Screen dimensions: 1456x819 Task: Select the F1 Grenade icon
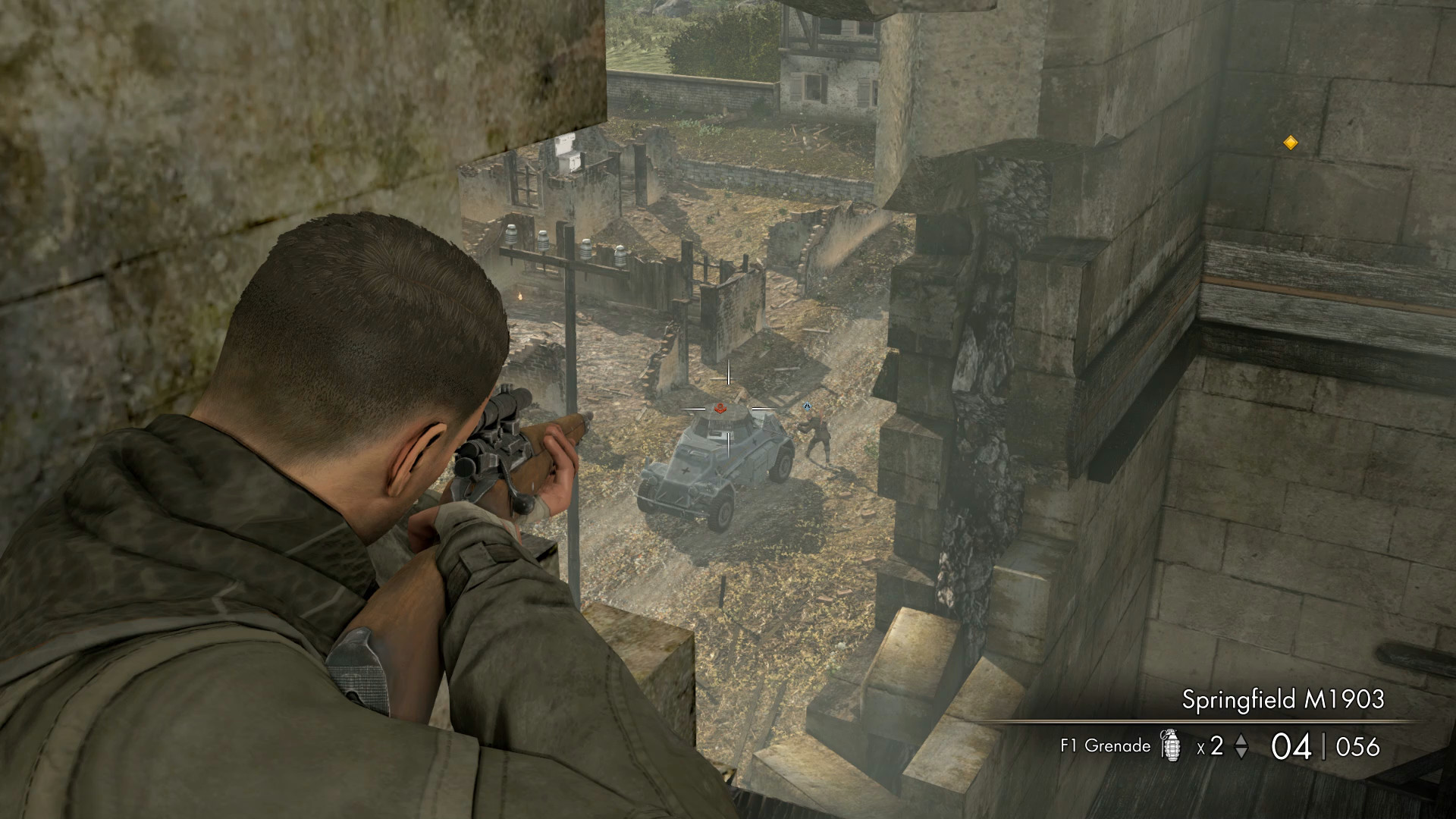click(1172, 745)
